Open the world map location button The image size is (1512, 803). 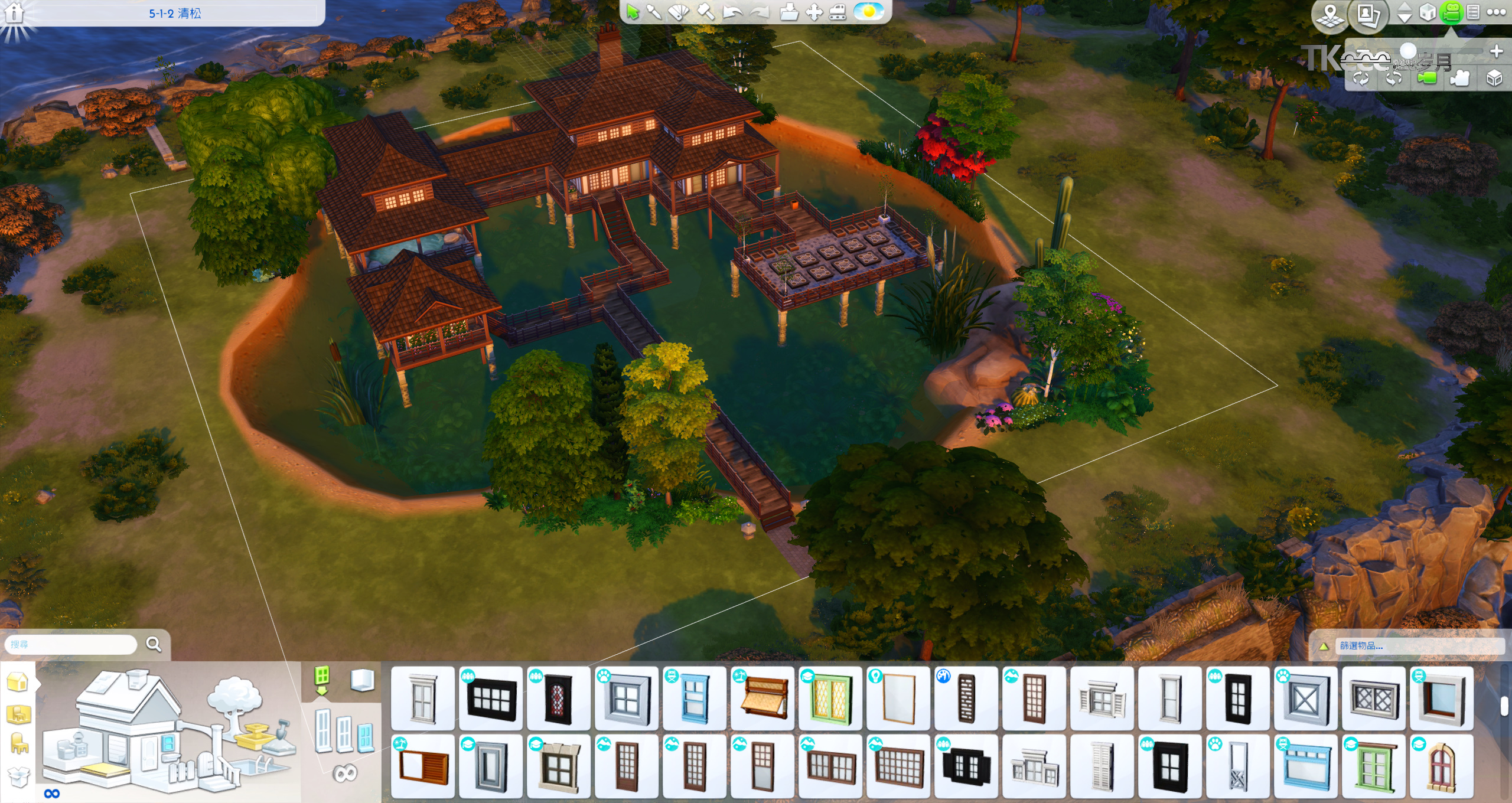tap(1330, 14)
